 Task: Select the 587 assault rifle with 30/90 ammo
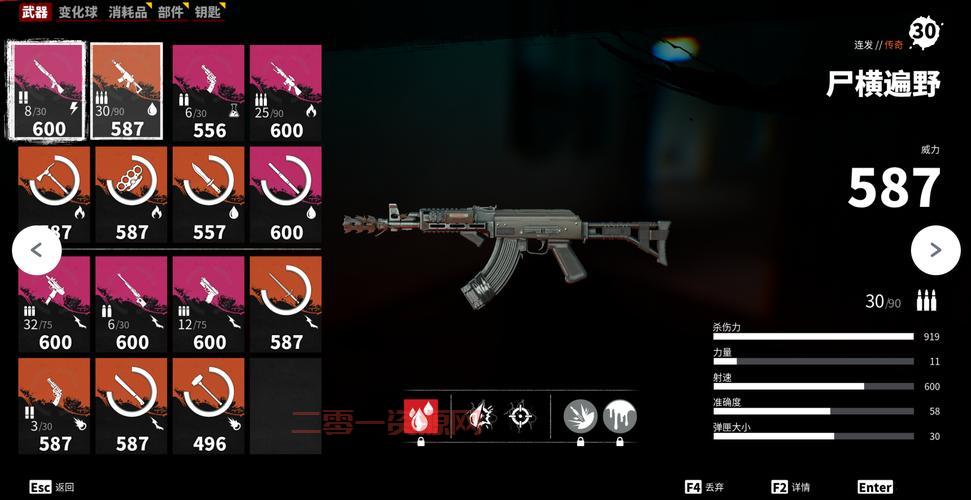[x=127, y=92]
